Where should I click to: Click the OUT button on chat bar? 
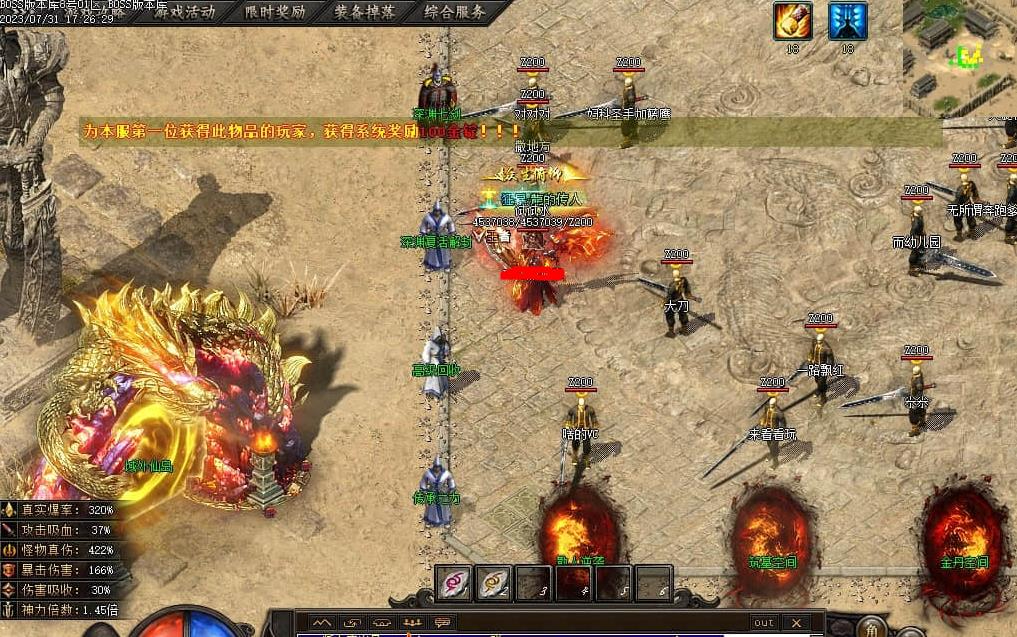tap(763, 622)
